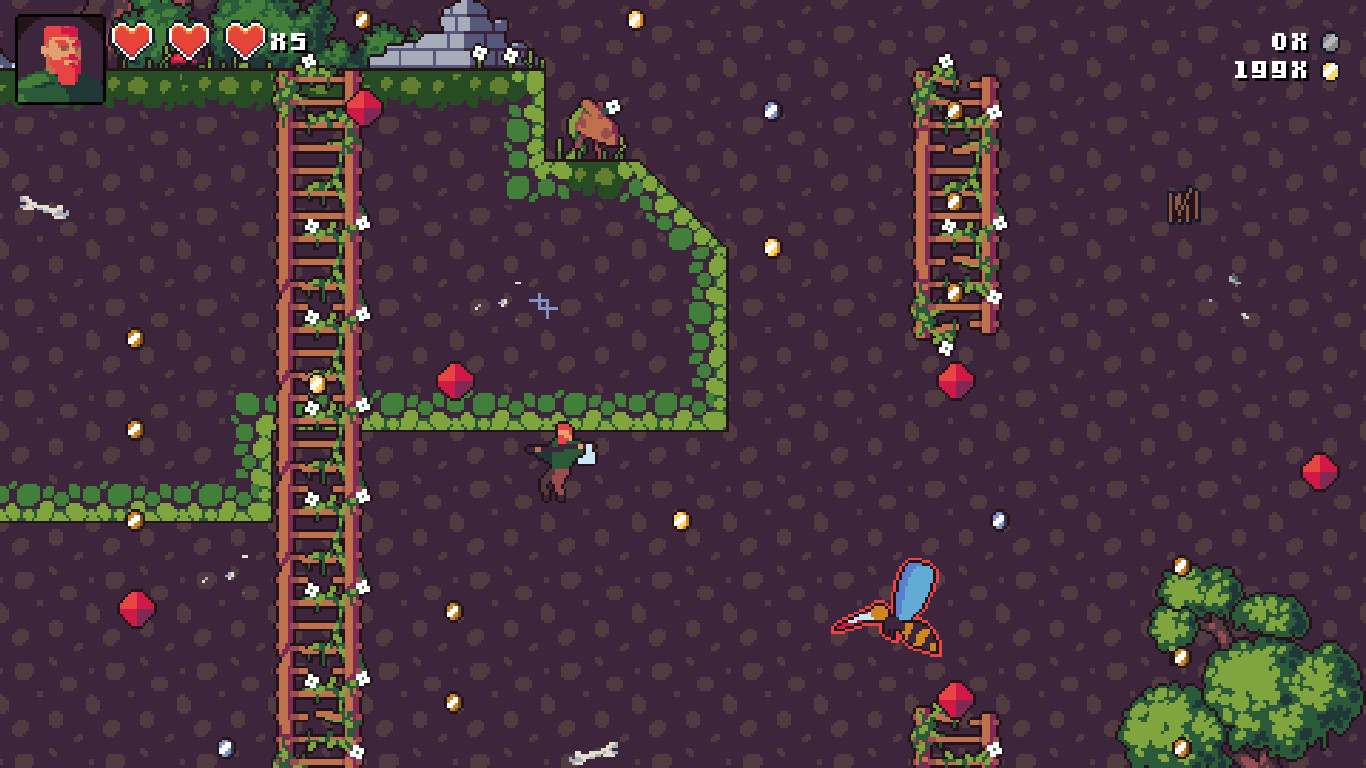Click the red gem near screen center
This screenshot has width=1366, height=768.
457,378
